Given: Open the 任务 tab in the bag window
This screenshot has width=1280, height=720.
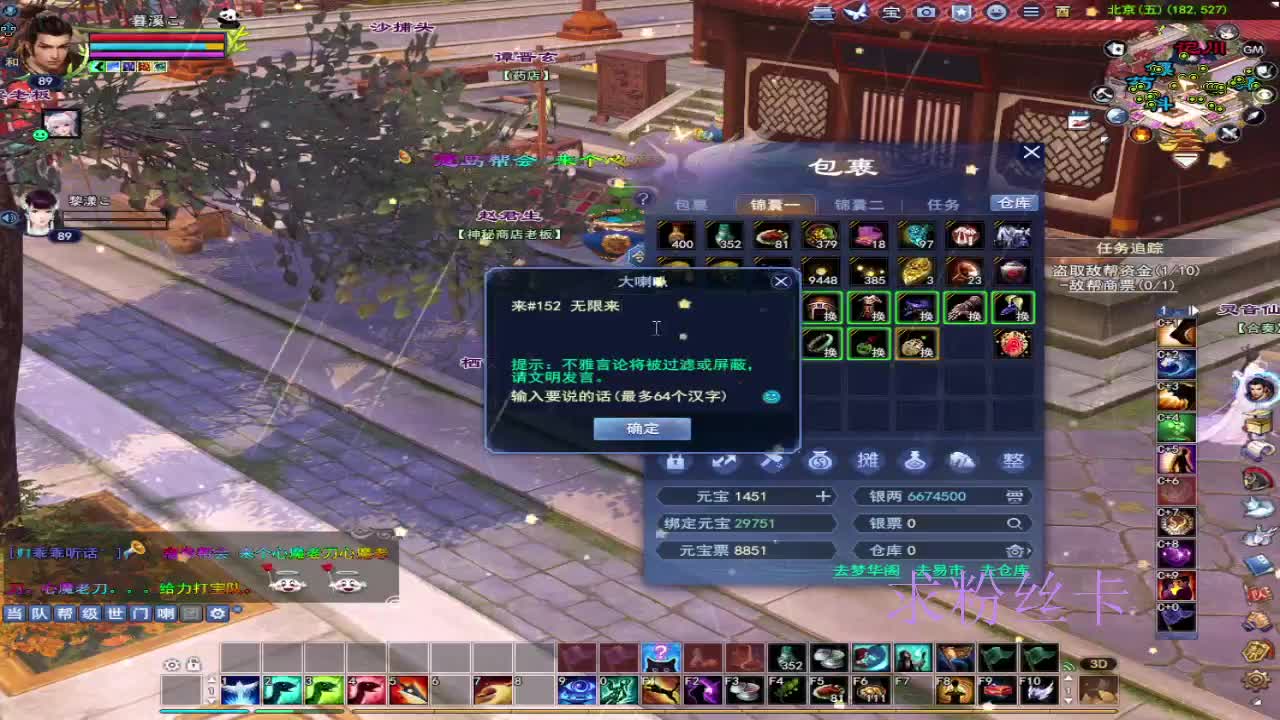Looking at the screenshot, I should (x=942, y=204).
